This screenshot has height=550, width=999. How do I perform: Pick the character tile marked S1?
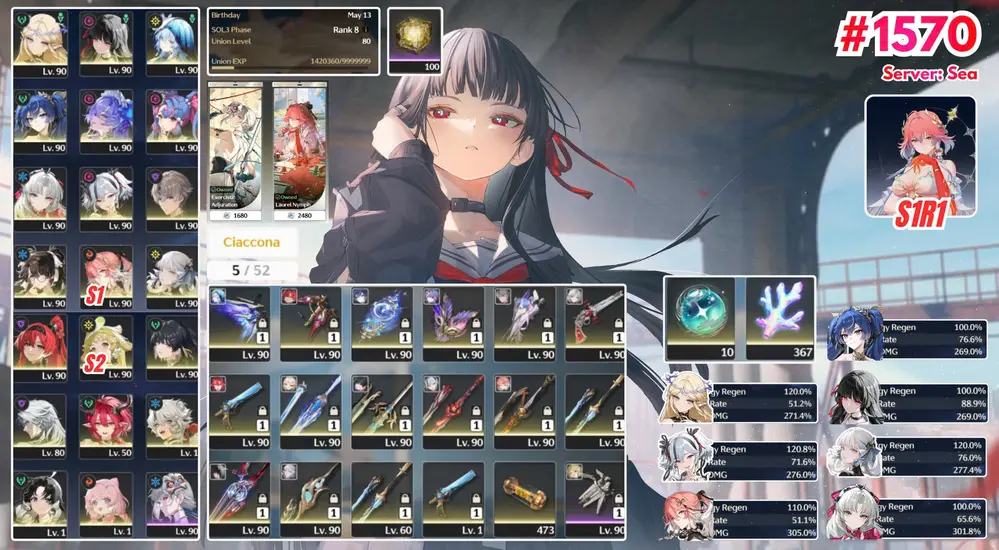(105, 275)
